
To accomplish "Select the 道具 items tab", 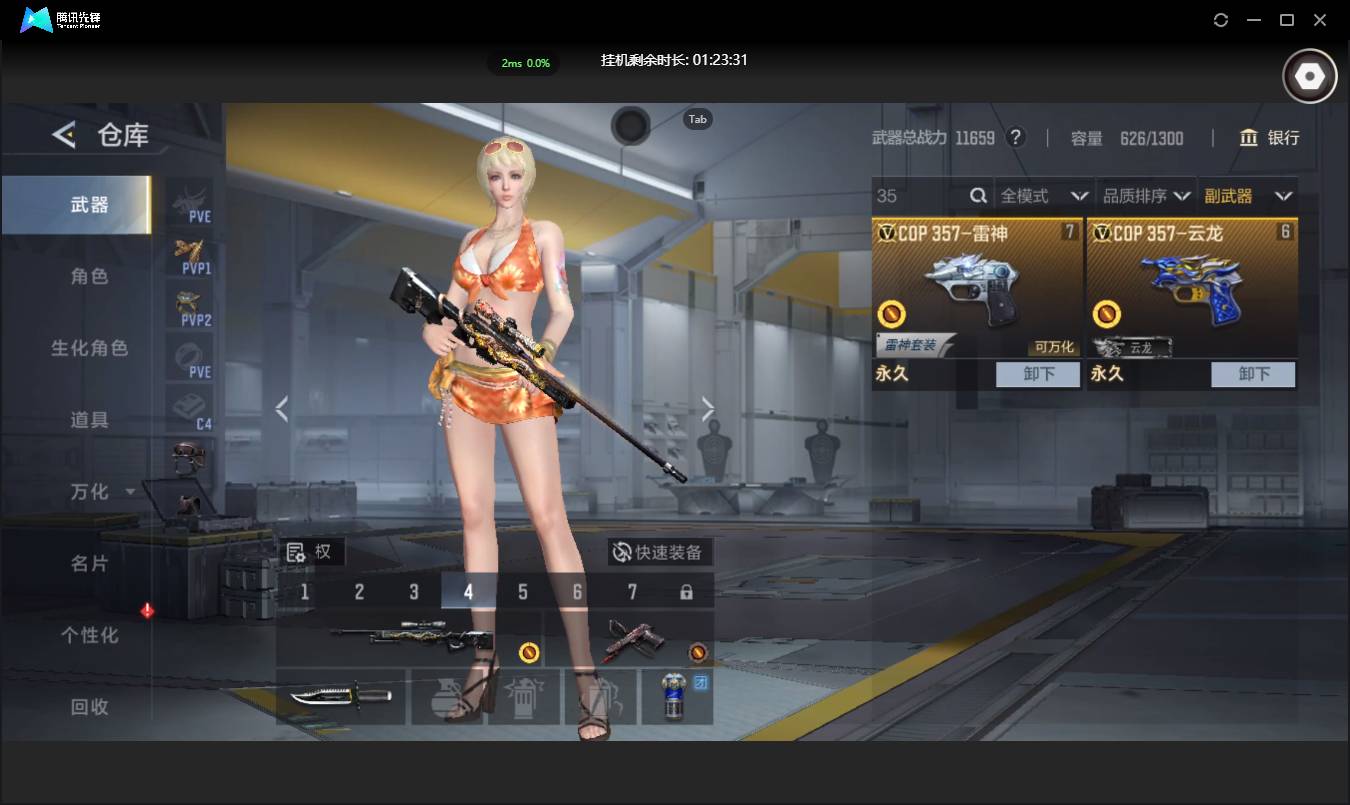I will point(89,420).
